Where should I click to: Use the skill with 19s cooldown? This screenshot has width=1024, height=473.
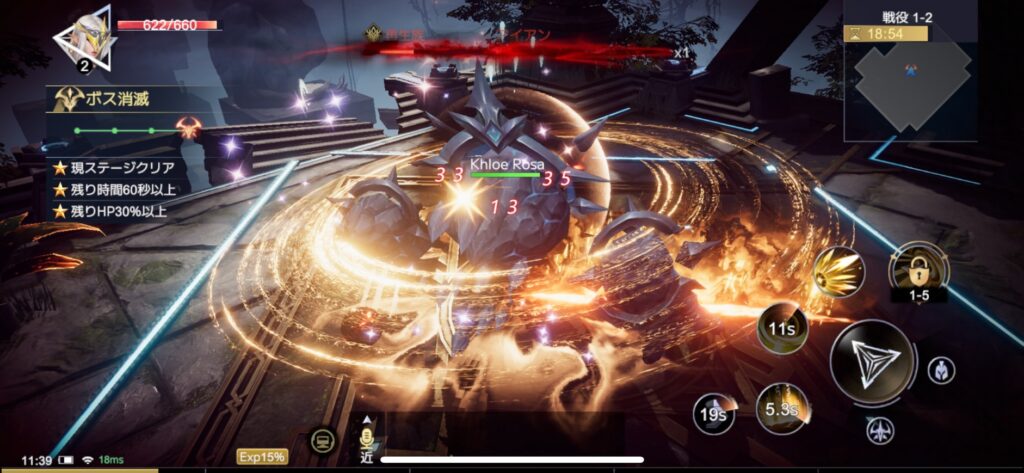tap(713, 413)
